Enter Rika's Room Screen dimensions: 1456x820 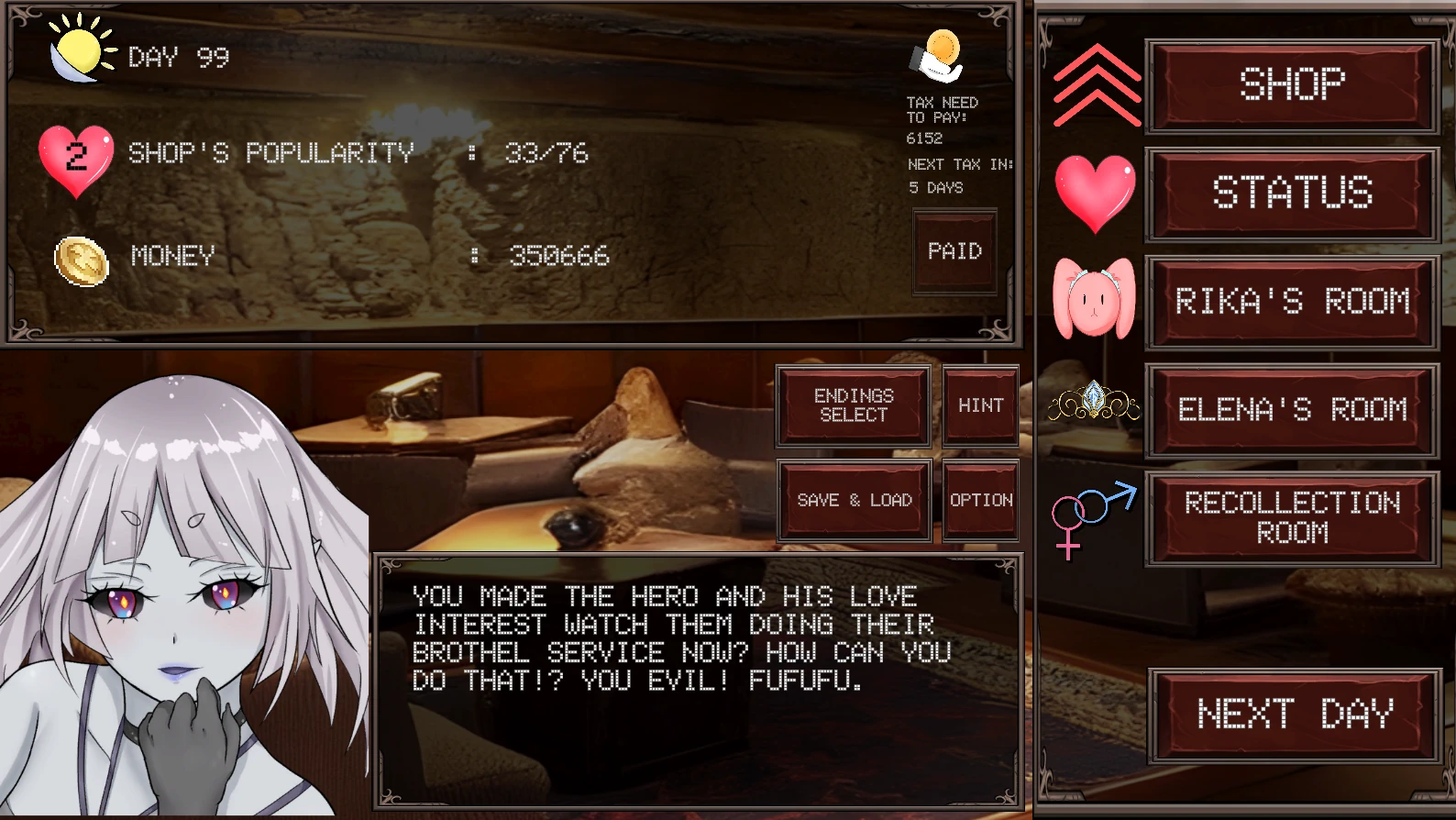pyautogui.click(x=1292, y=302)
